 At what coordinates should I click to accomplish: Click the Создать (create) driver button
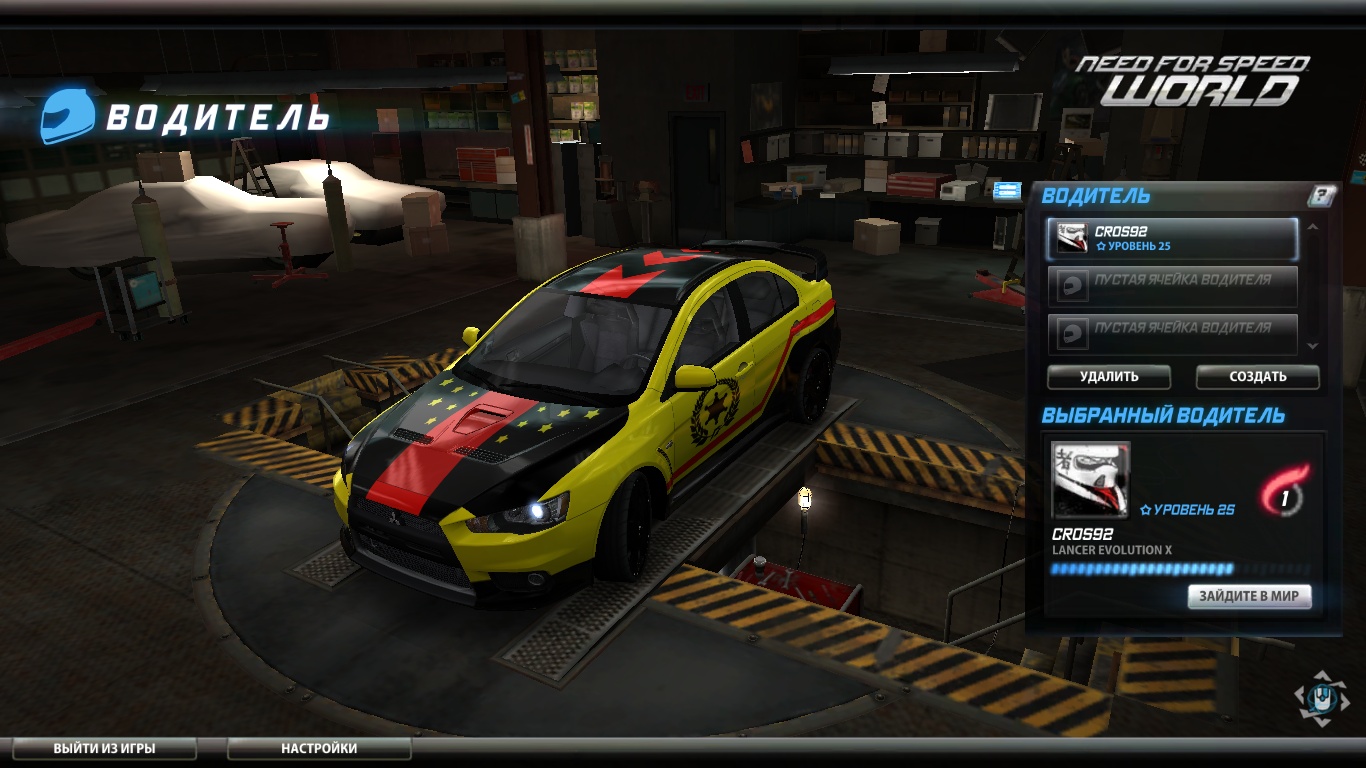[x=1257, y=377]
